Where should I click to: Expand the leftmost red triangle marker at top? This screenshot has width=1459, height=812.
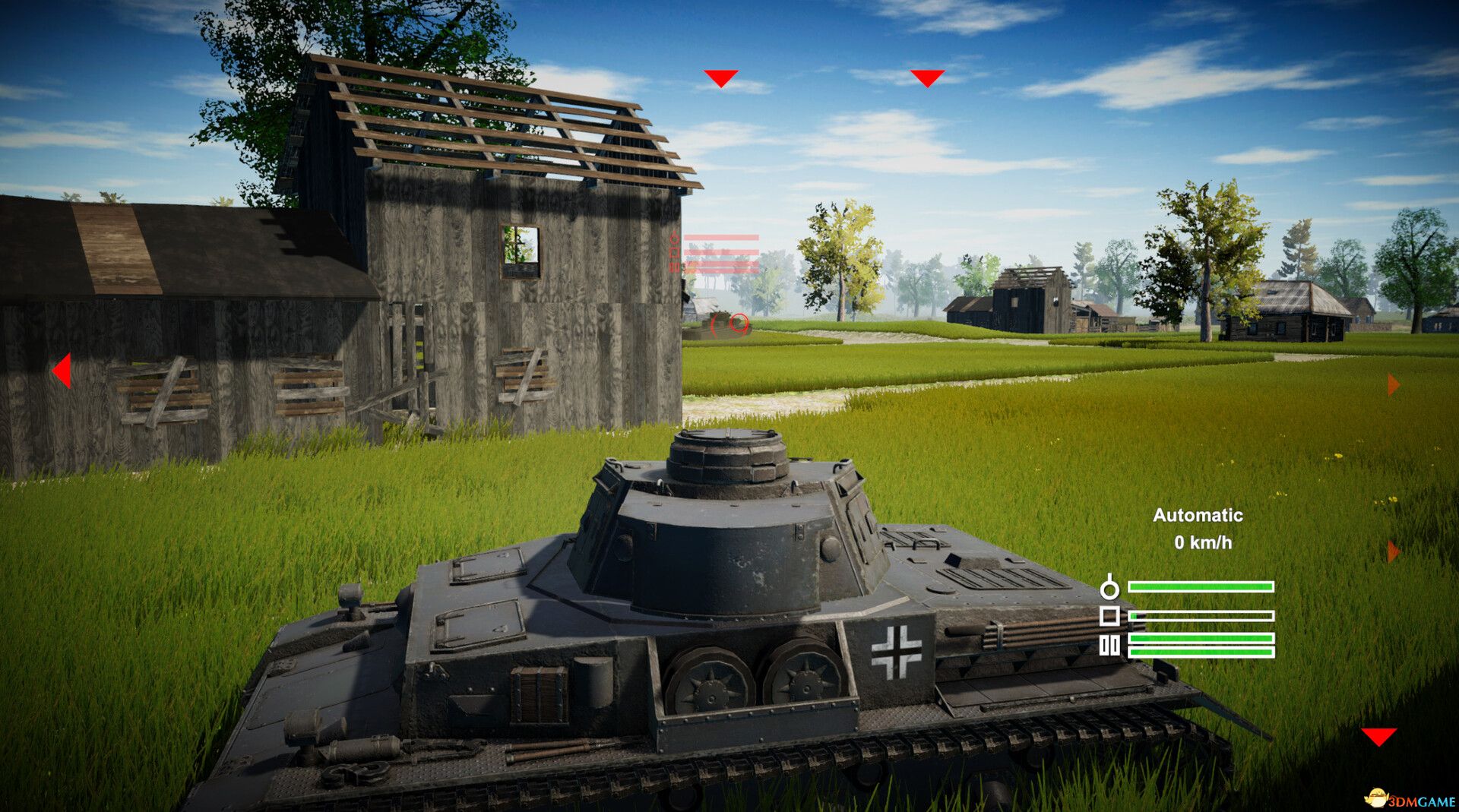click(721, 76)
